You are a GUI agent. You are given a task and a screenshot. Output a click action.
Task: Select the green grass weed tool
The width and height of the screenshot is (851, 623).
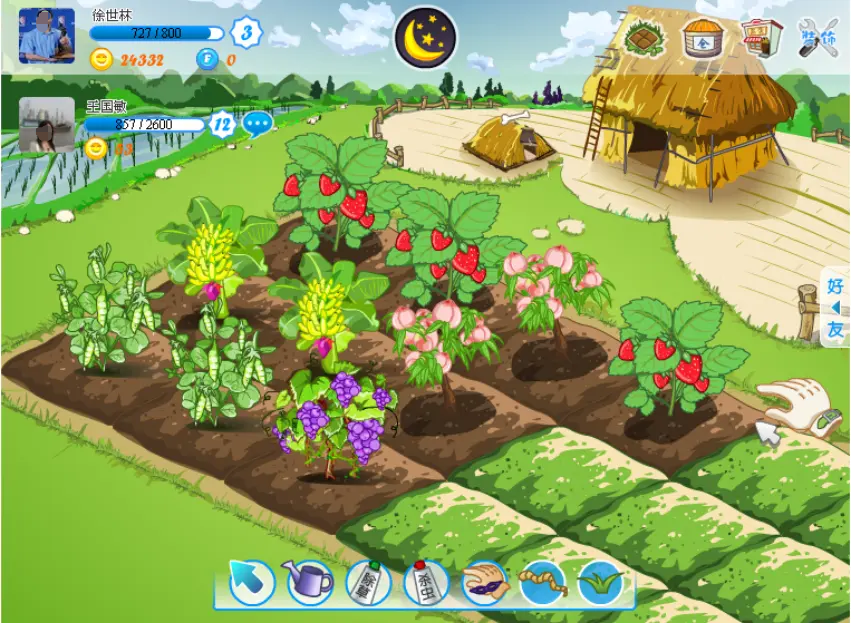(x=601, y=582)
